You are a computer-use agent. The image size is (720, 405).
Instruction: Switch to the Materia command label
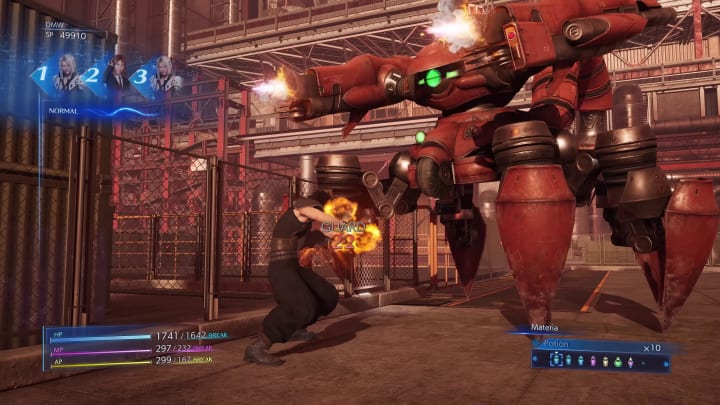pos(545,327)
